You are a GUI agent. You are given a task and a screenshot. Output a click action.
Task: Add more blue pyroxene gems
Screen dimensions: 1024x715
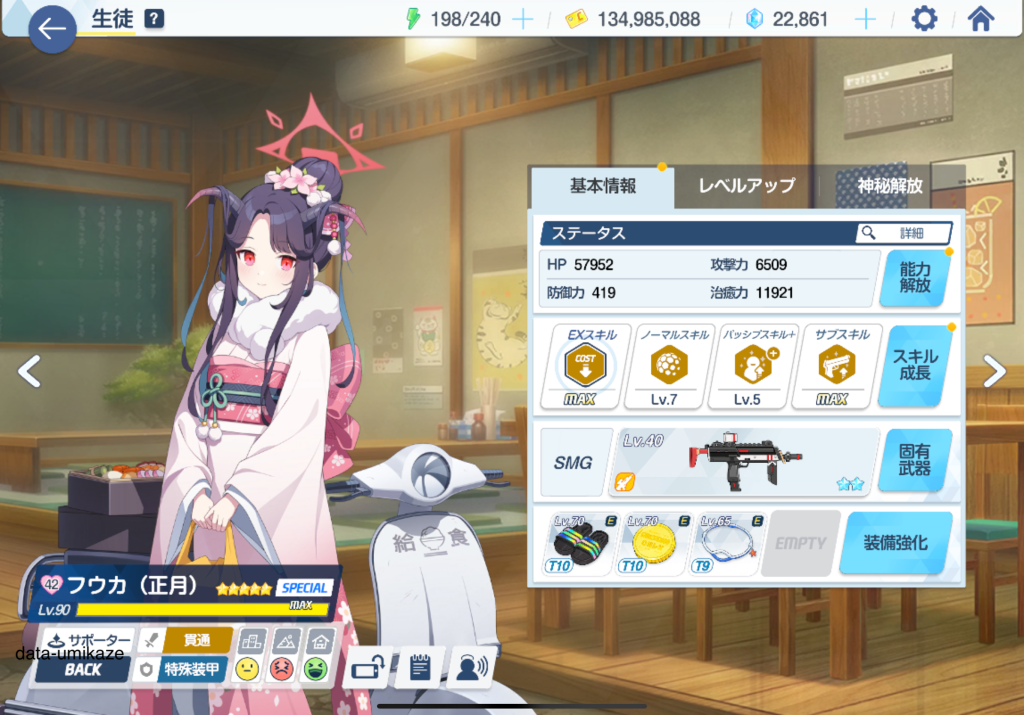[866, 19]
